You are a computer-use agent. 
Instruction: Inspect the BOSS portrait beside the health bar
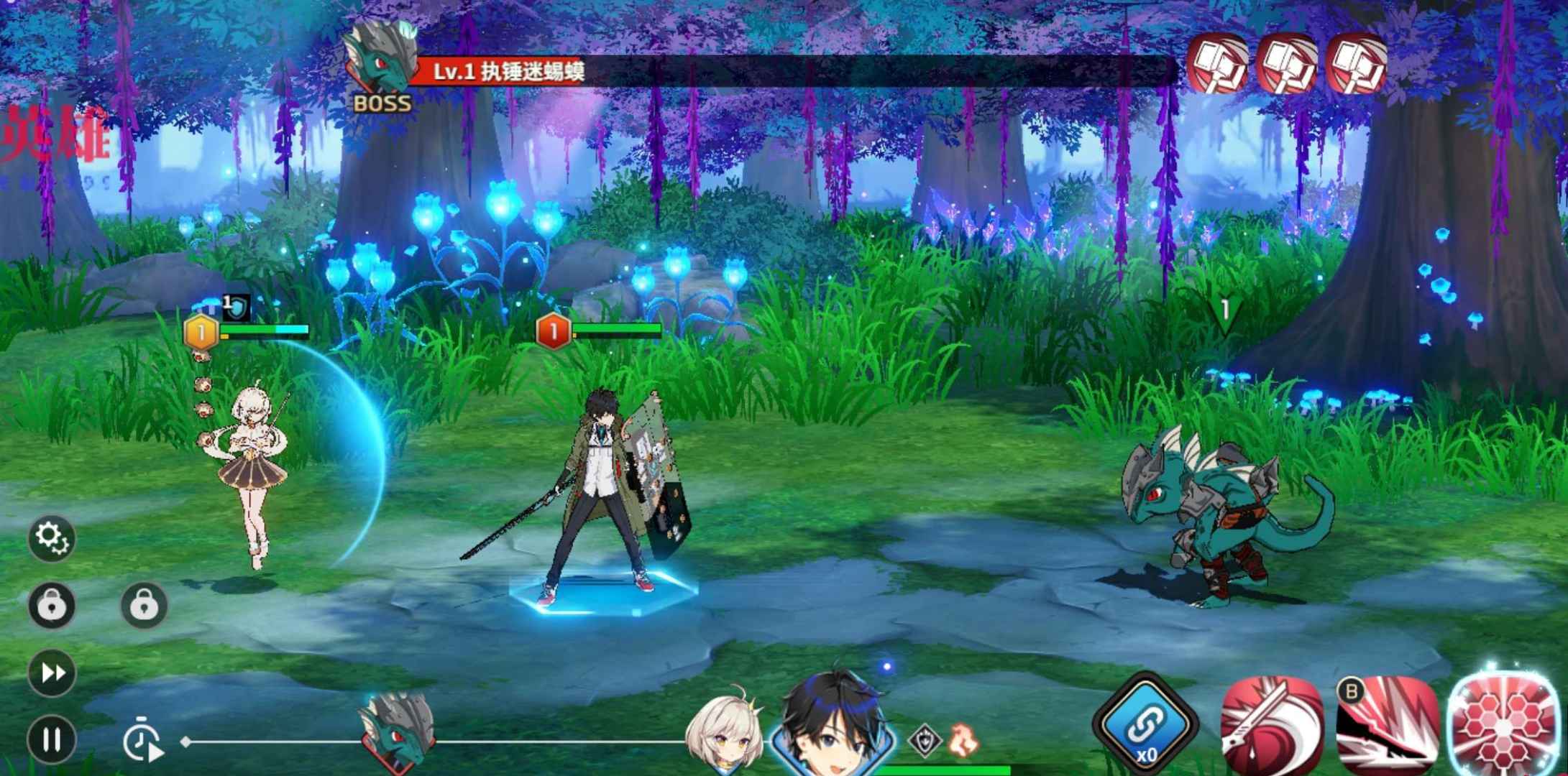click(381, 61)
